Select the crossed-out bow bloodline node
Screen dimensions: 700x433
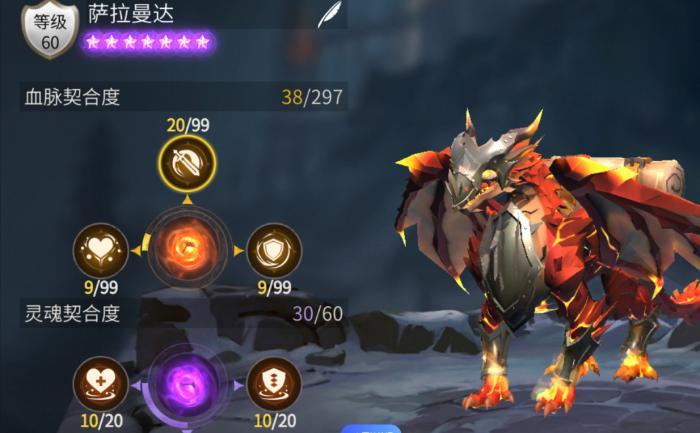click(186, 163)
